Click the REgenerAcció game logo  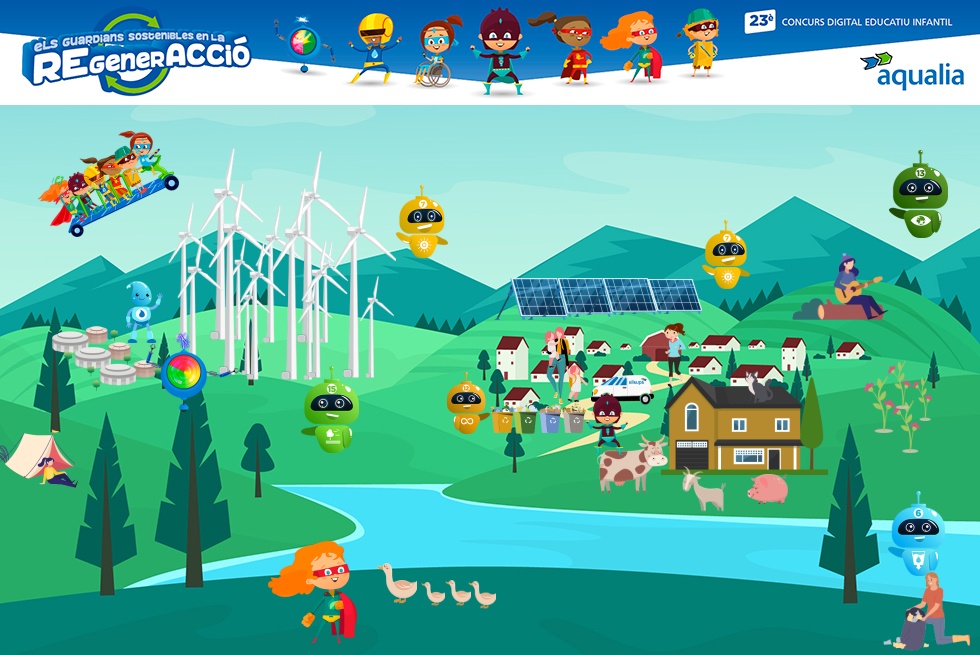[138, 56]
